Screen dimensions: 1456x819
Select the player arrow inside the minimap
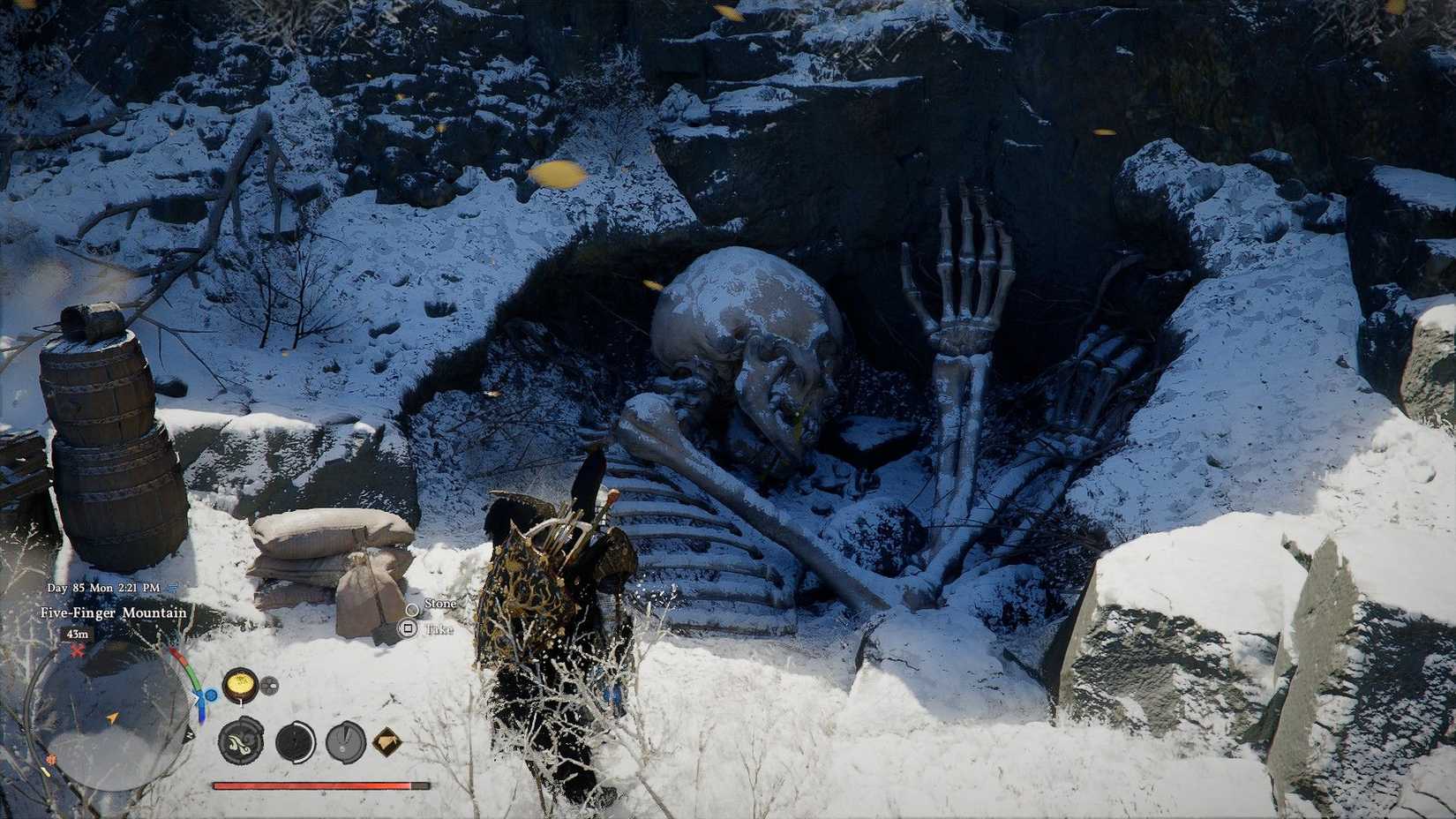(x=110, y=718)
